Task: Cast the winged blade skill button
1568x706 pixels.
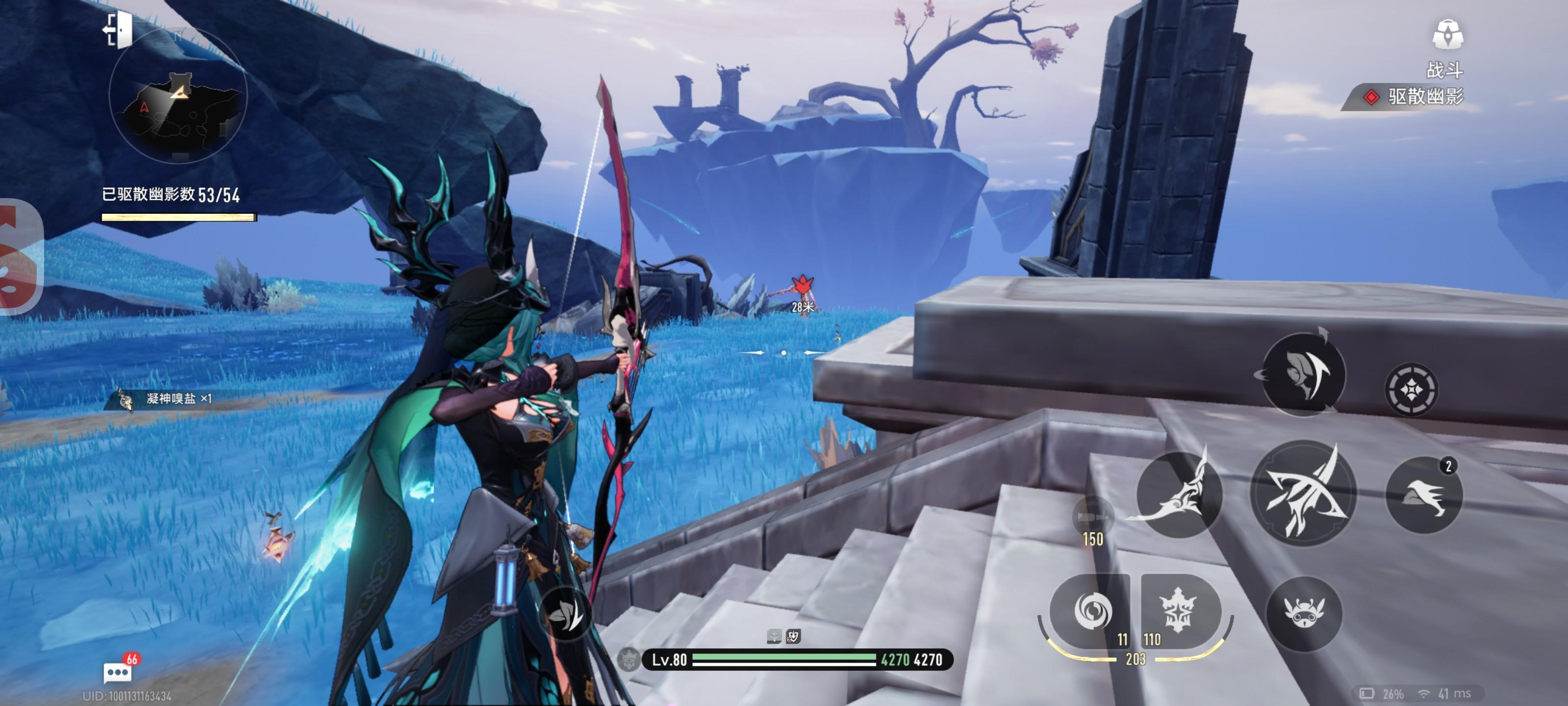Action: [1179, 494]
